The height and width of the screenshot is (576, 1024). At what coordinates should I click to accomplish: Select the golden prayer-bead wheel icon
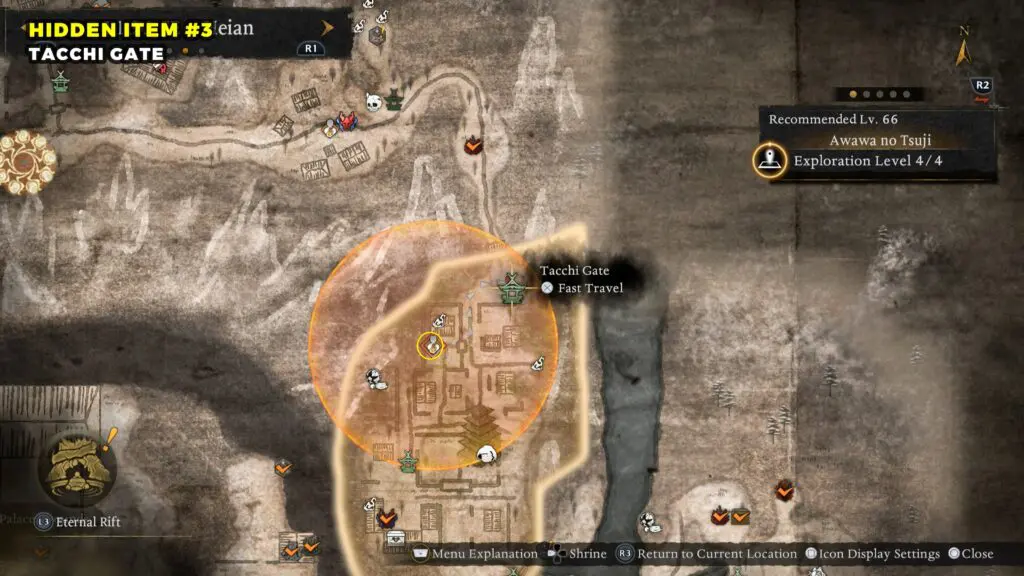(x=26, y=162)
